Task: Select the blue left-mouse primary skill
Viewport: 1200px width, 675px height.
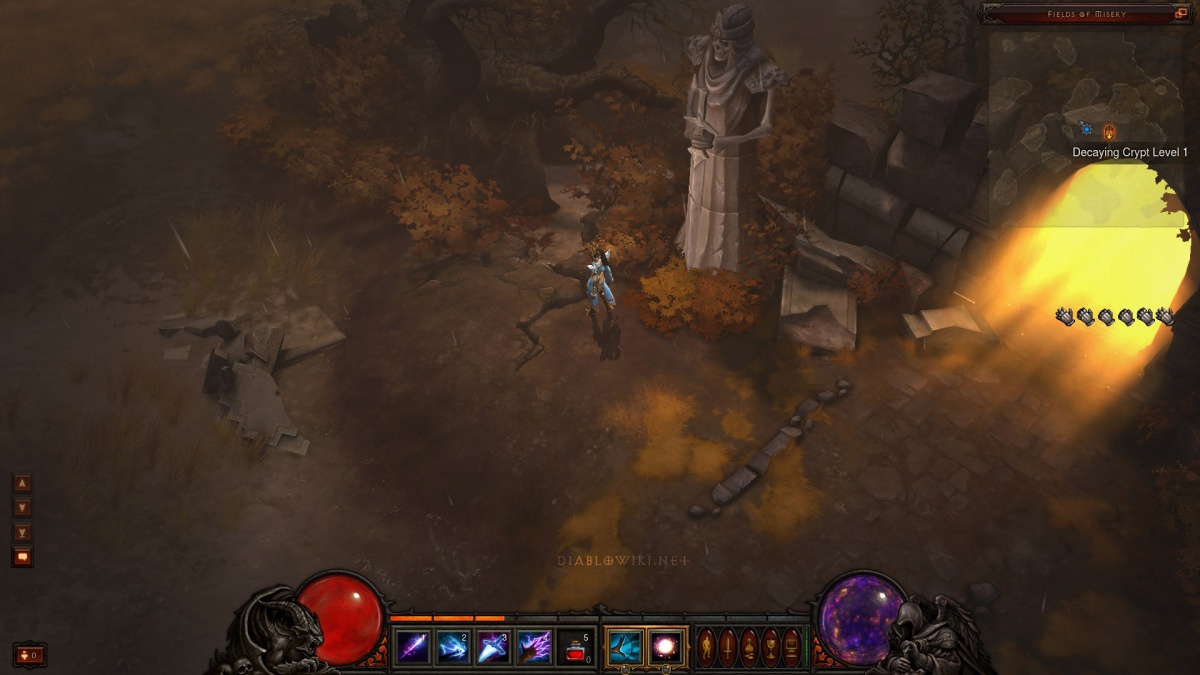Action: tap(625, 646)
